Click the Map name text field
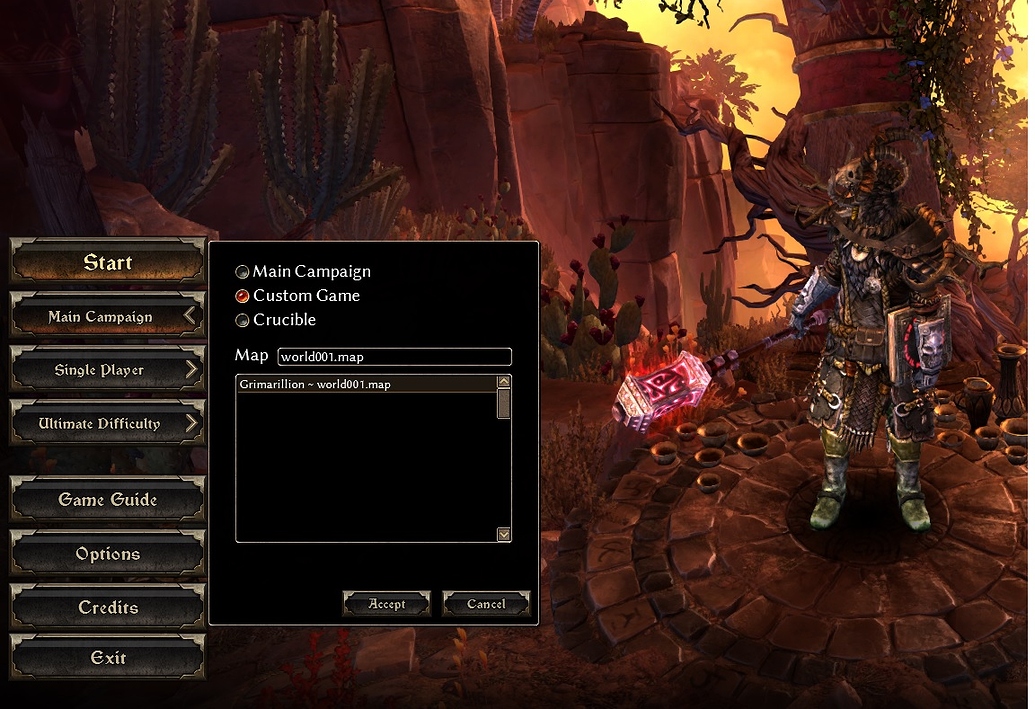This screenshot has height=709, width=1035. (394, 357)
